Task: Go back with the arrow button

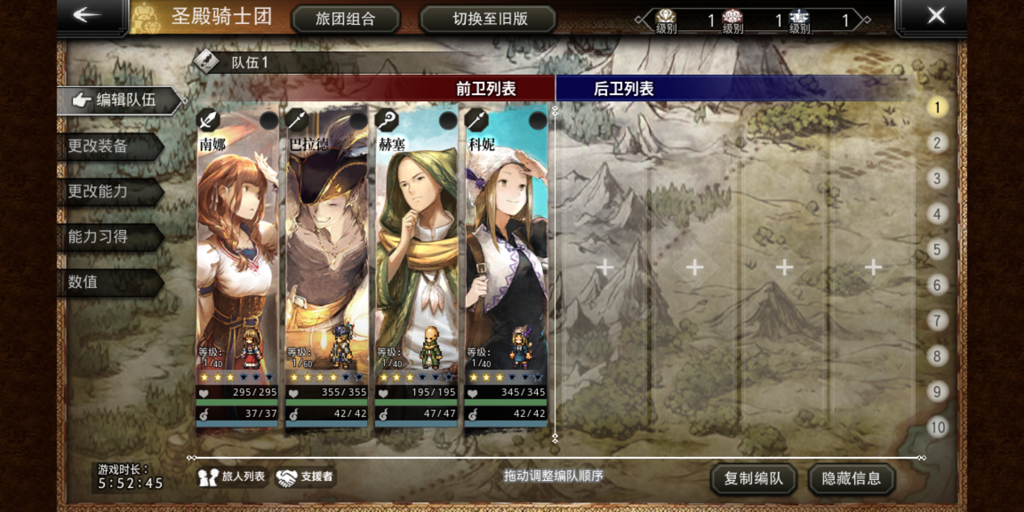Action: pos(88,15)
